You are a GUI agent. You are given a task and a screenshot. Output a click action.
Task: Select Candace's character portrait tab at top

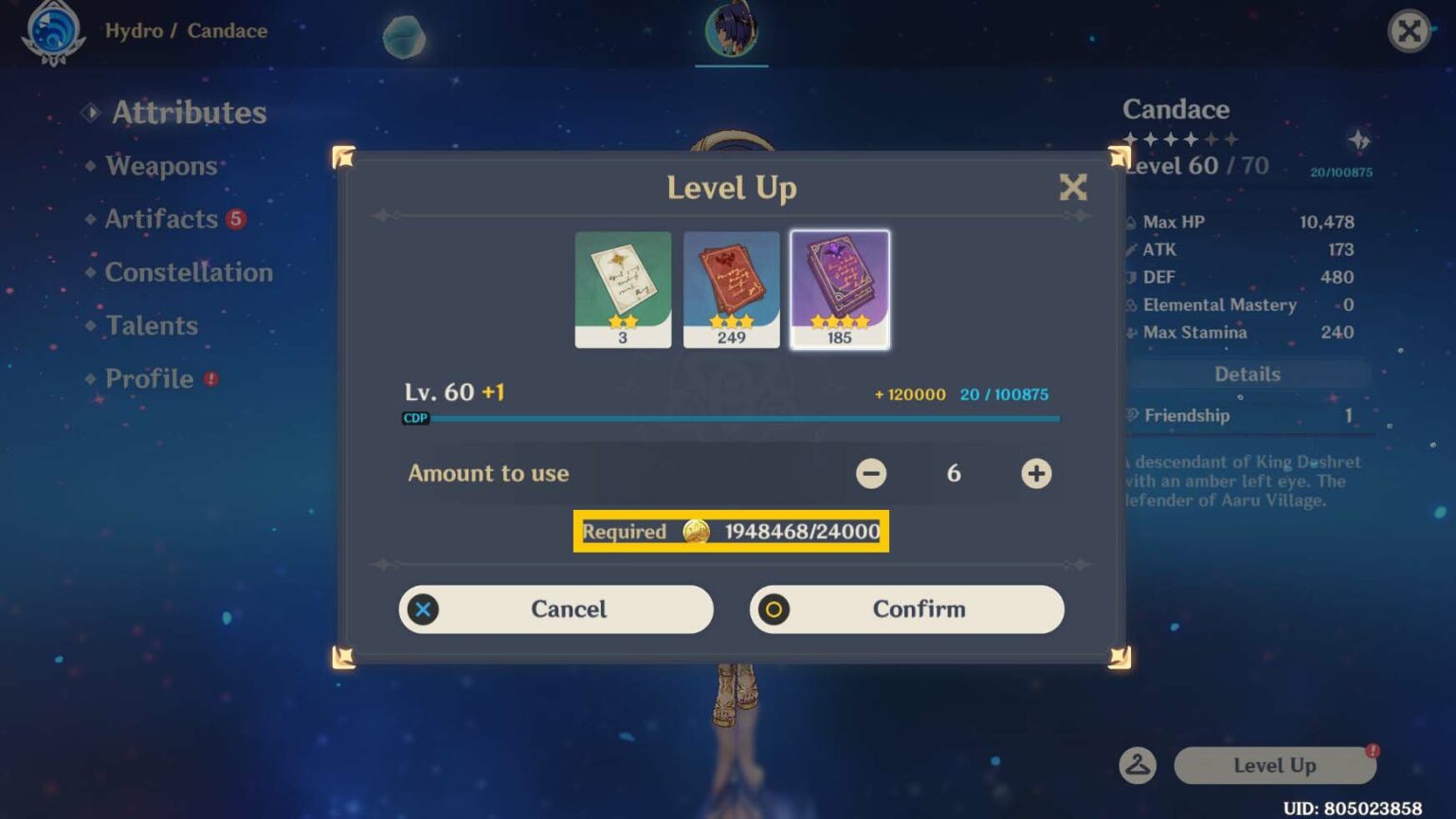(731, 28)
